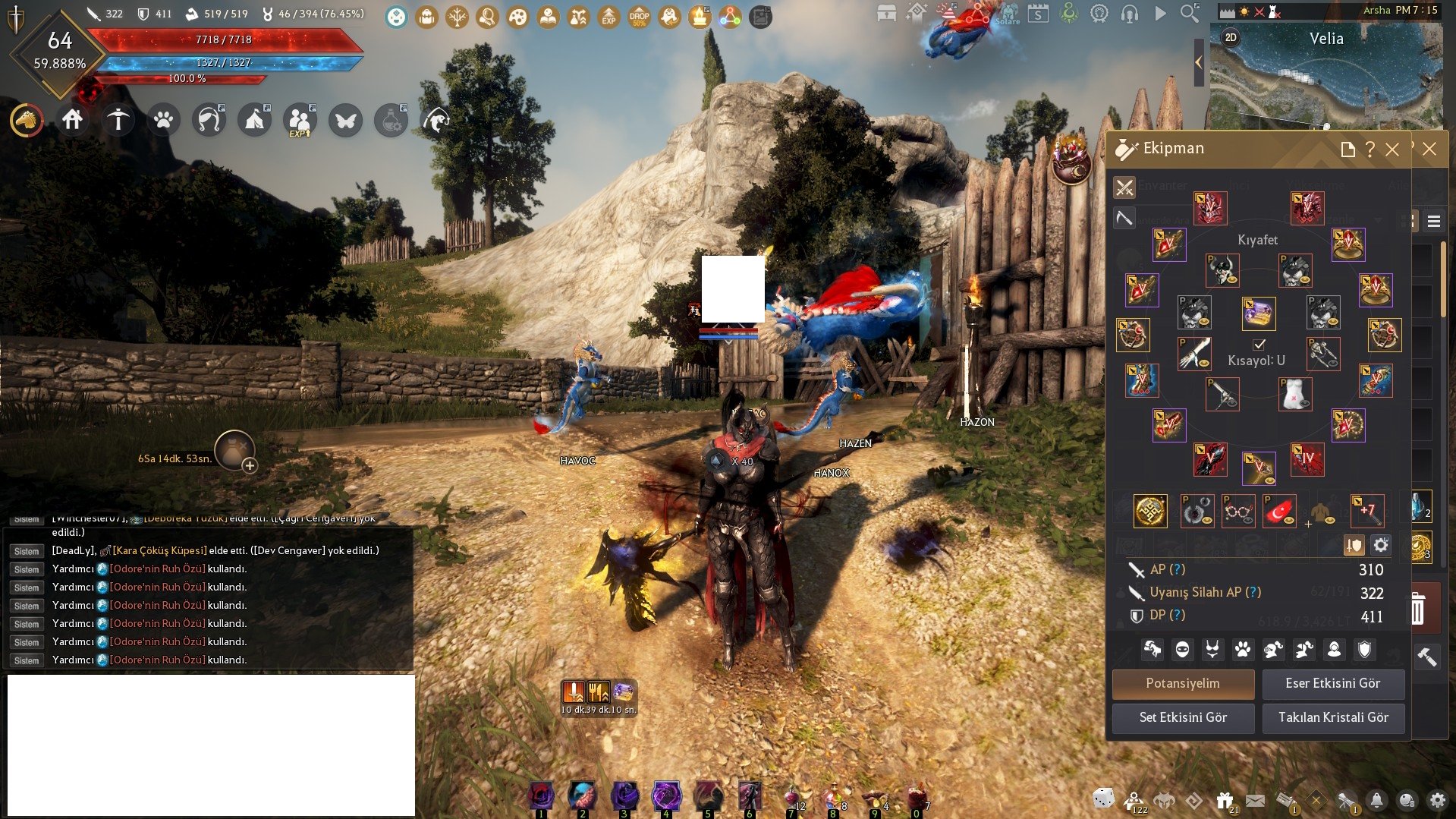This screenshot has height=819, width=1456.
Task: Uncheck the Kısayol: U checkbox
Action: (x=1259, y=345)
